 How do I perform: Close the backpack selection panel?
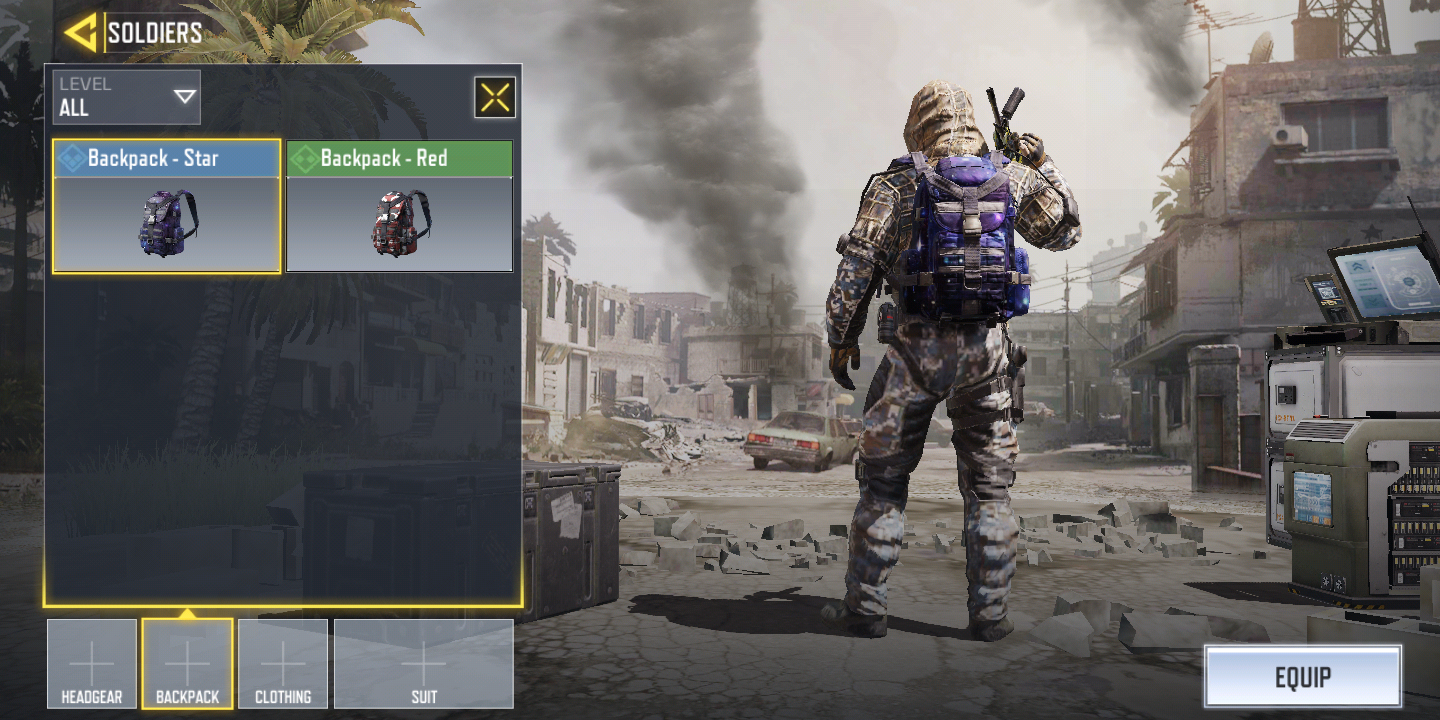click(x=495, y=97)
